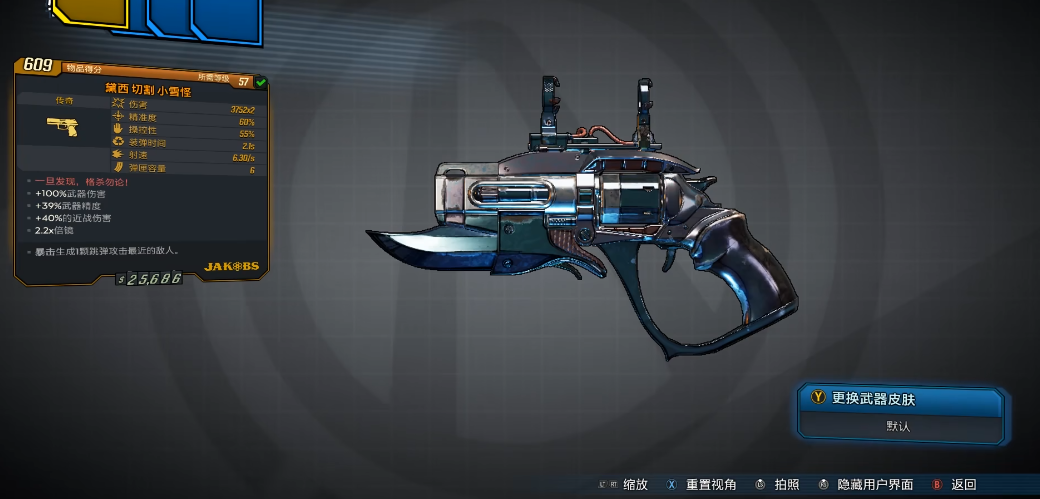This screenshot has width=1040, height=499.
Task: Select the 默认 skin entry
Action: tap(898, 426)
